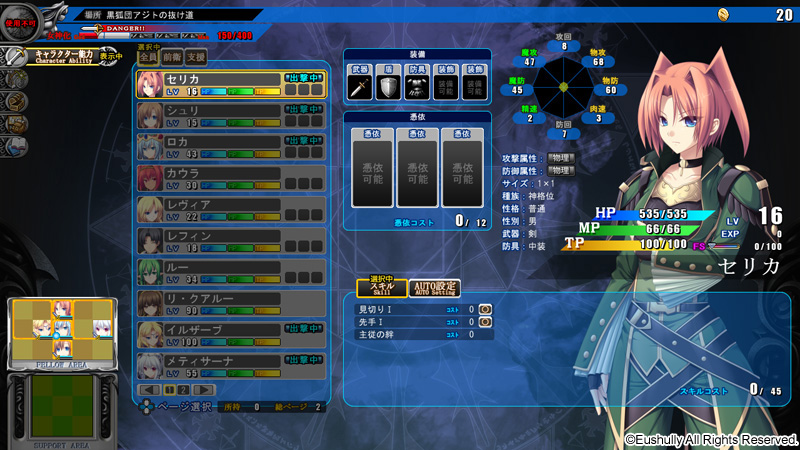This screenshot has width=800, height=450.
Task: Switch to the 前衛 (front row) tab
Action: pyautogui.click(x=171, y=58)
